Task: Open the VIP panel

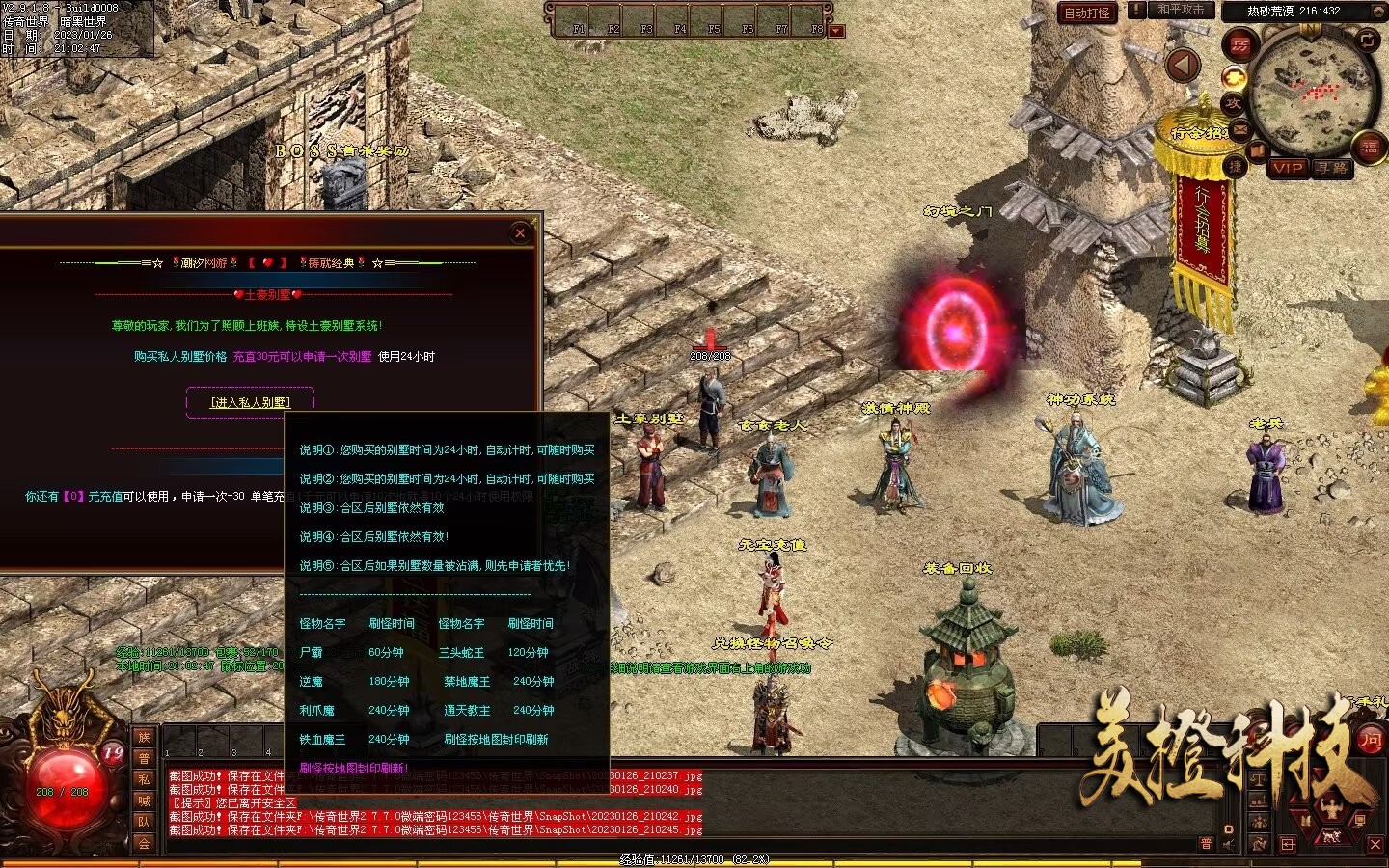Action: 1287,168
